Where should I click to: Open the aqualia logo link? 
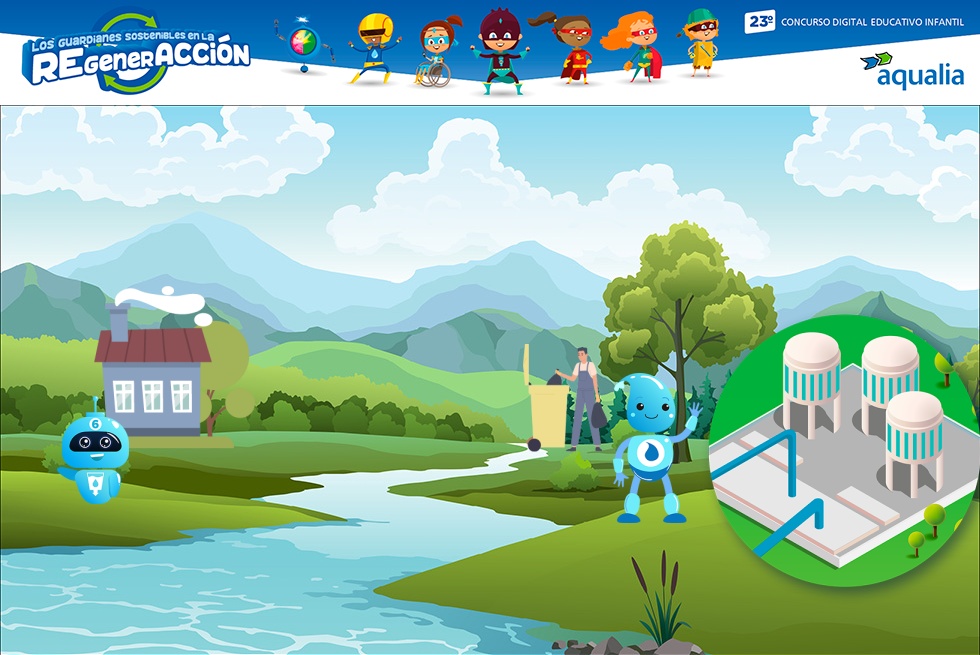click(912, 70)
